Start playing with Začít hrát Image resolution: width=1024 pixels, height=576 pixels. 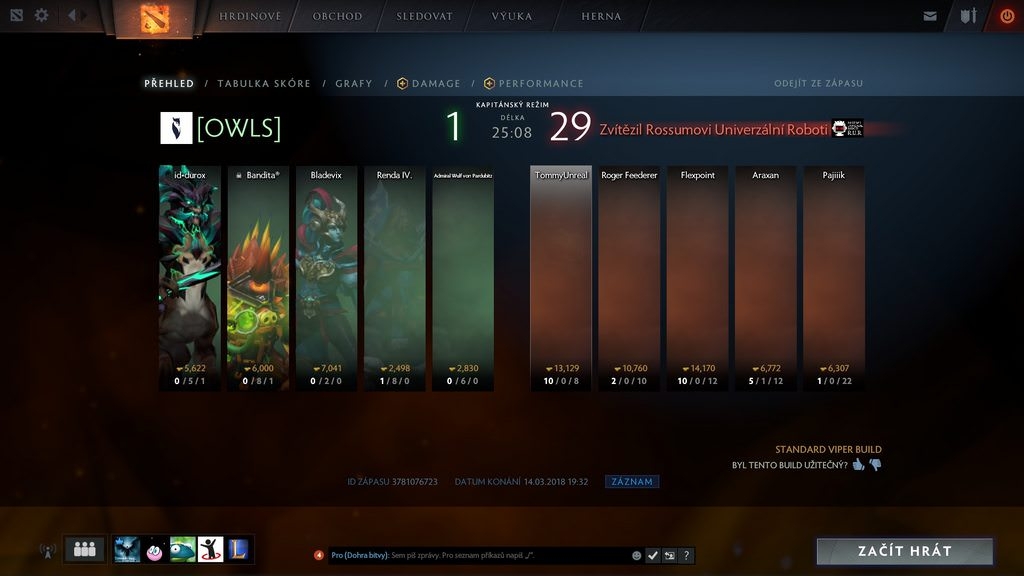[904, 551]
